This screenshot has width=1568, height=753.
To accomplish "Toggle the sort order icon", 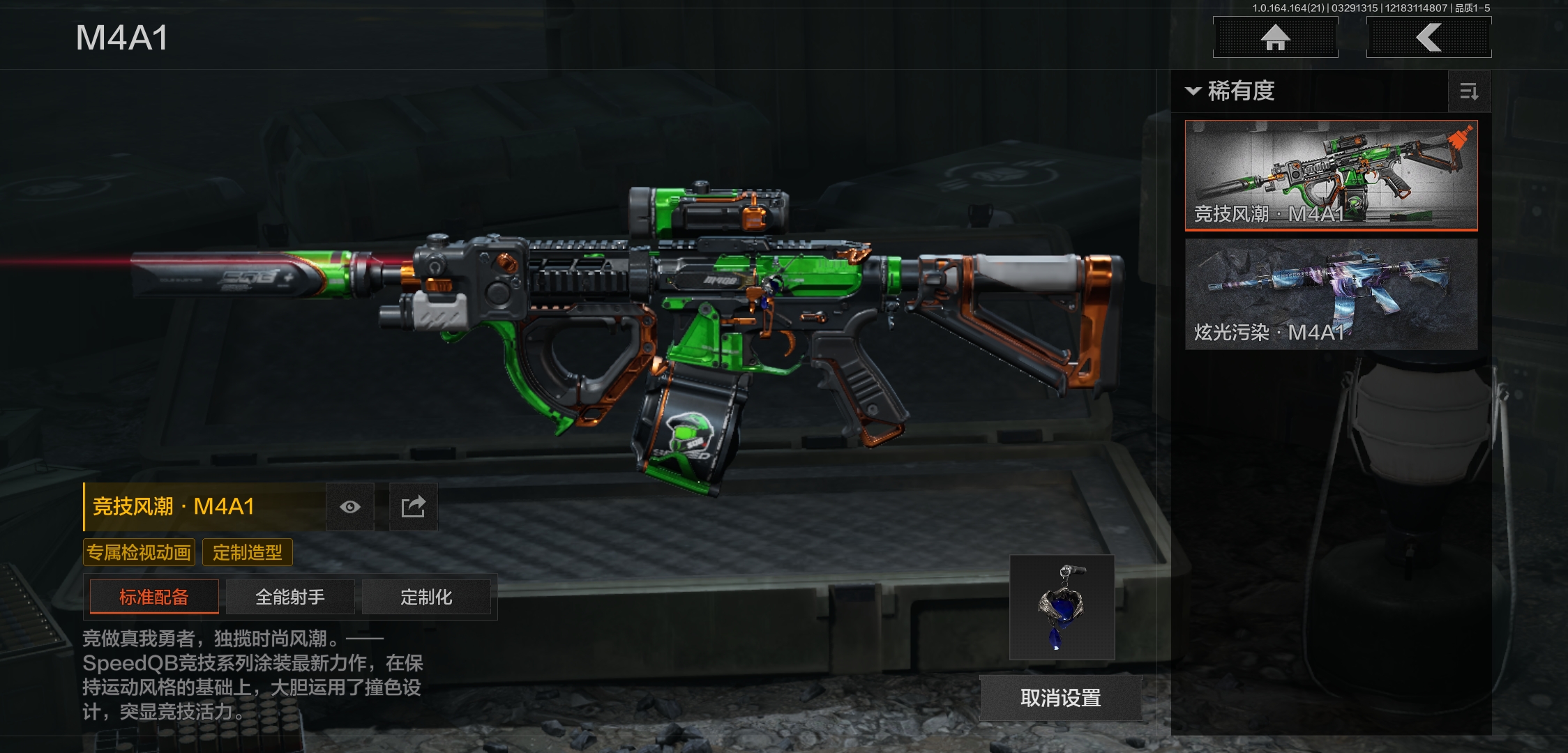I will click(x=1469, y=91).
